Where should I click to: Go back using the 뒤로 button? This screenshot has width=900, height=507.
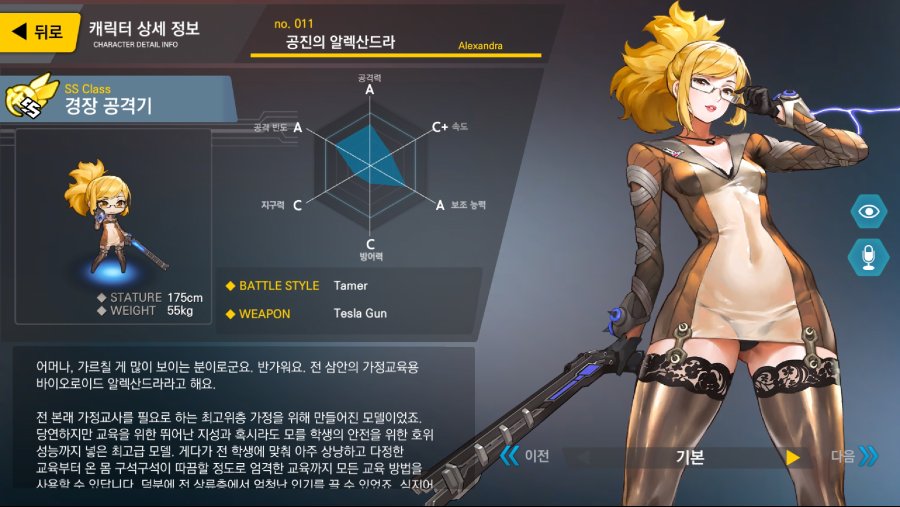(37, 31)
